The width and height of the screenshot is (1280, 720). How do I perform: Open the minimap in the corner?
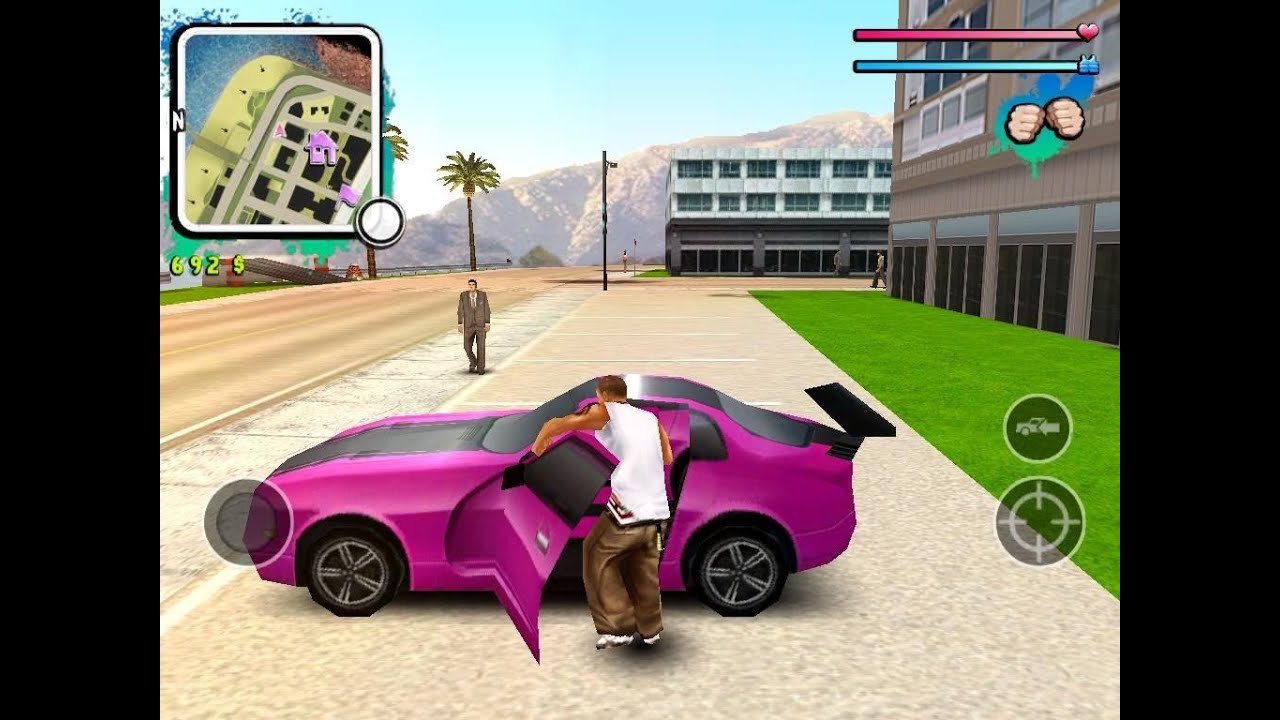[276, 130]
